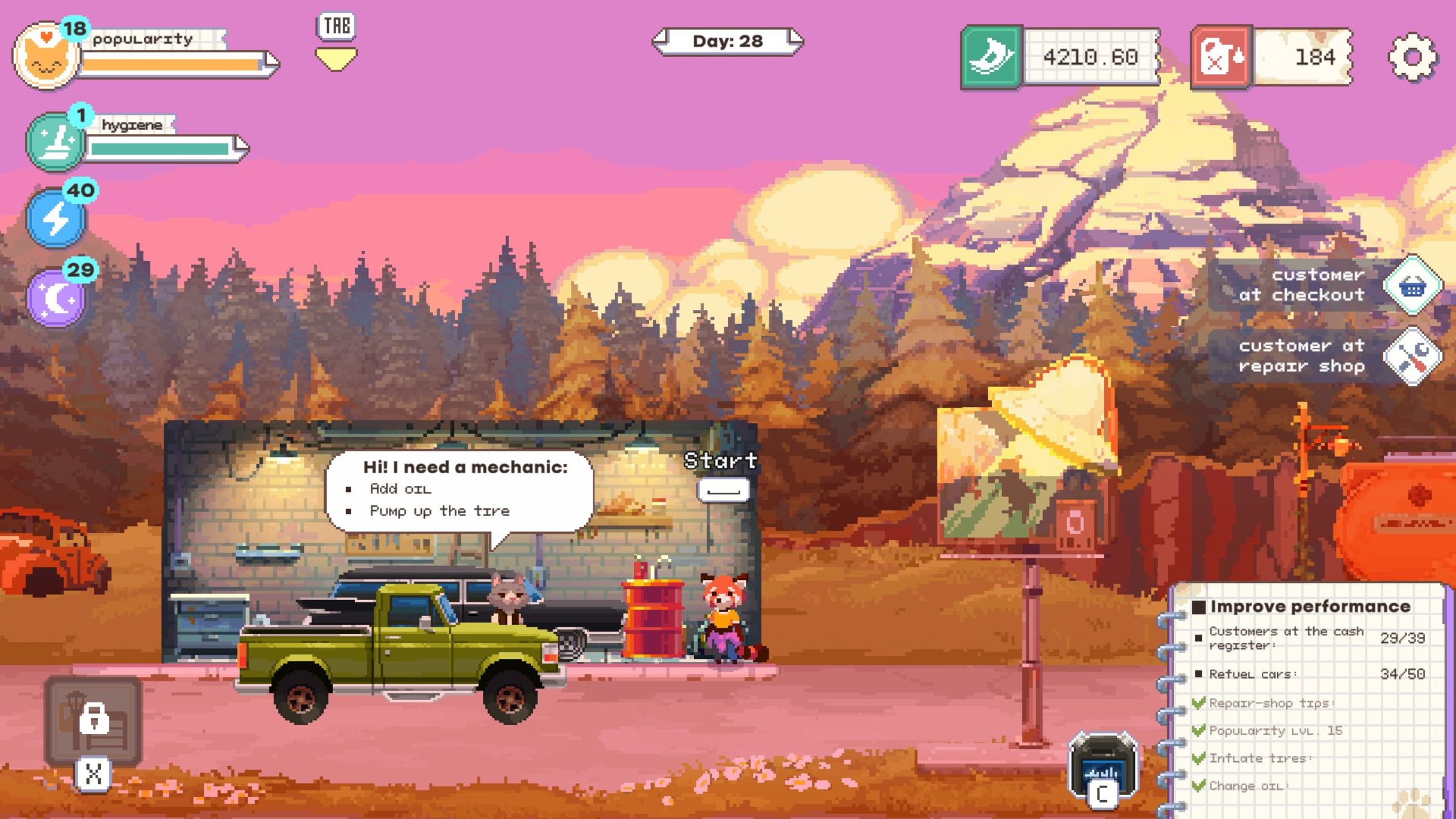This screenshot has width=1456, height=819.
Task: Click the red fuel canister icon
Action: 1221,58
